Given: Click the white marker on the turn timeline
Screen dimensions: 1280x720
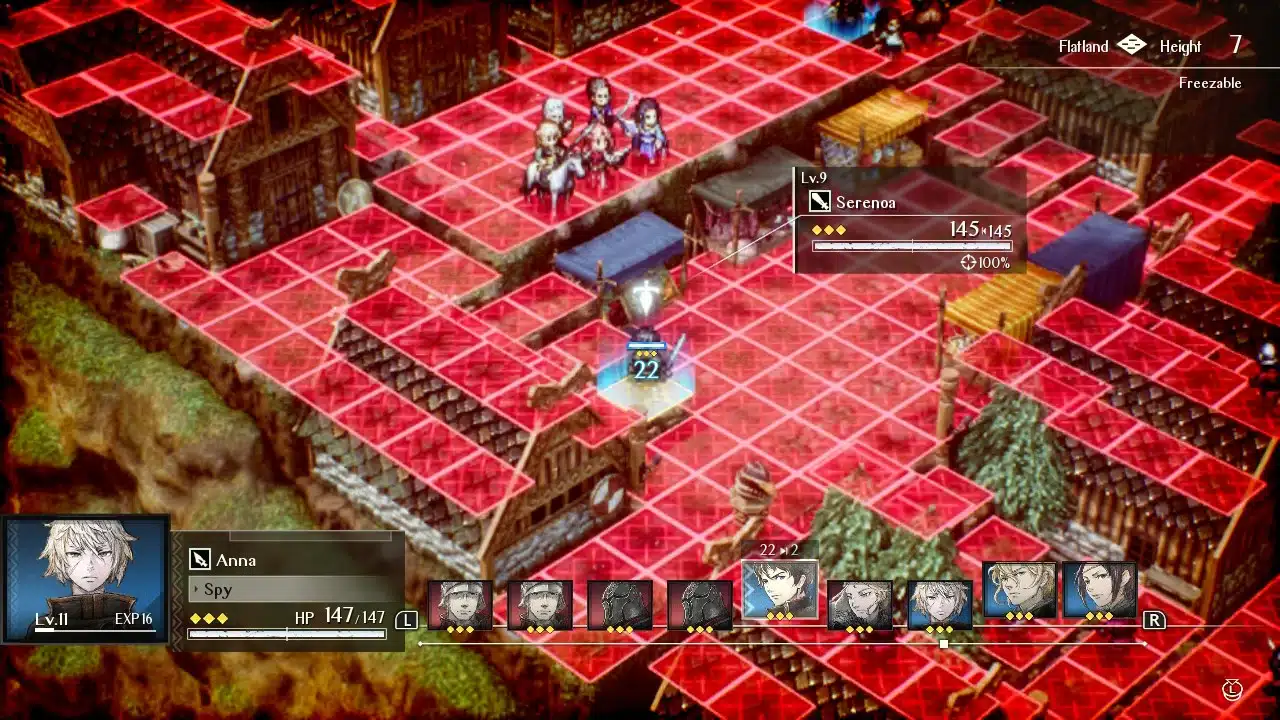Looking at the screenshot, I should (x=943, y=645).
